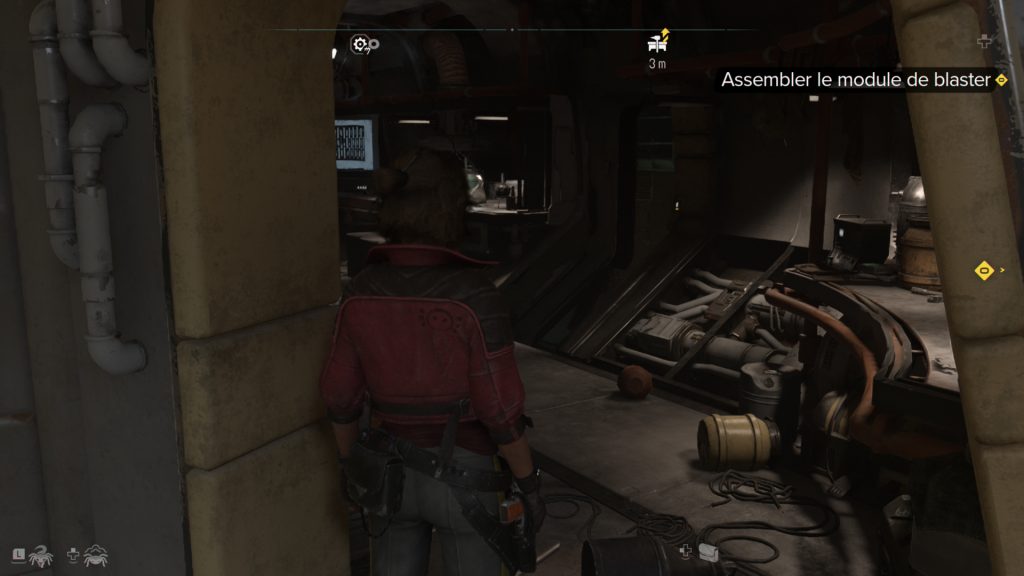
Task: Open the "Assembler le module de blaster" objective
Action: point(853,80)
